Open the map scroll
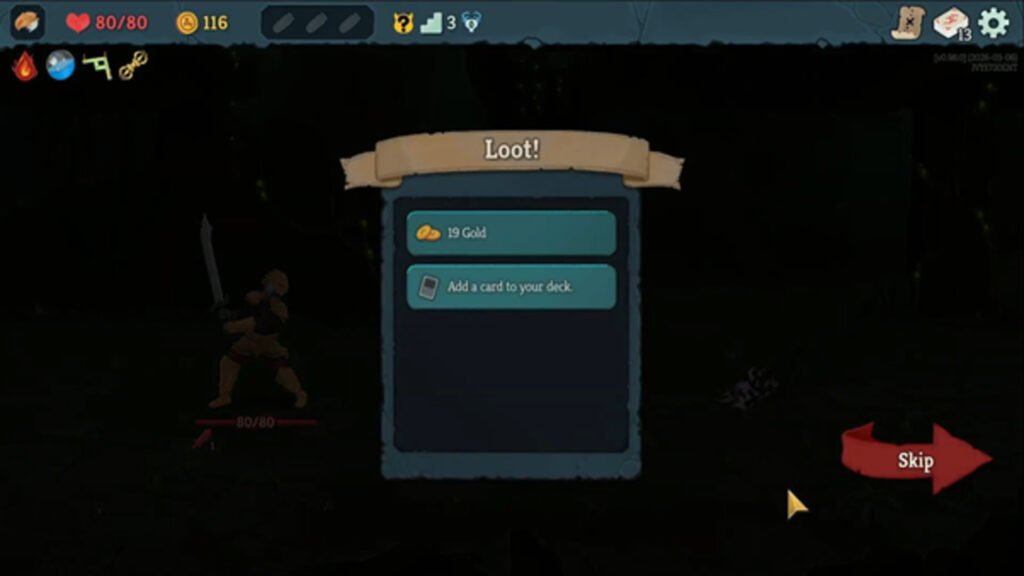Viewport: 1024px width, 576px height. pos(908,22)
